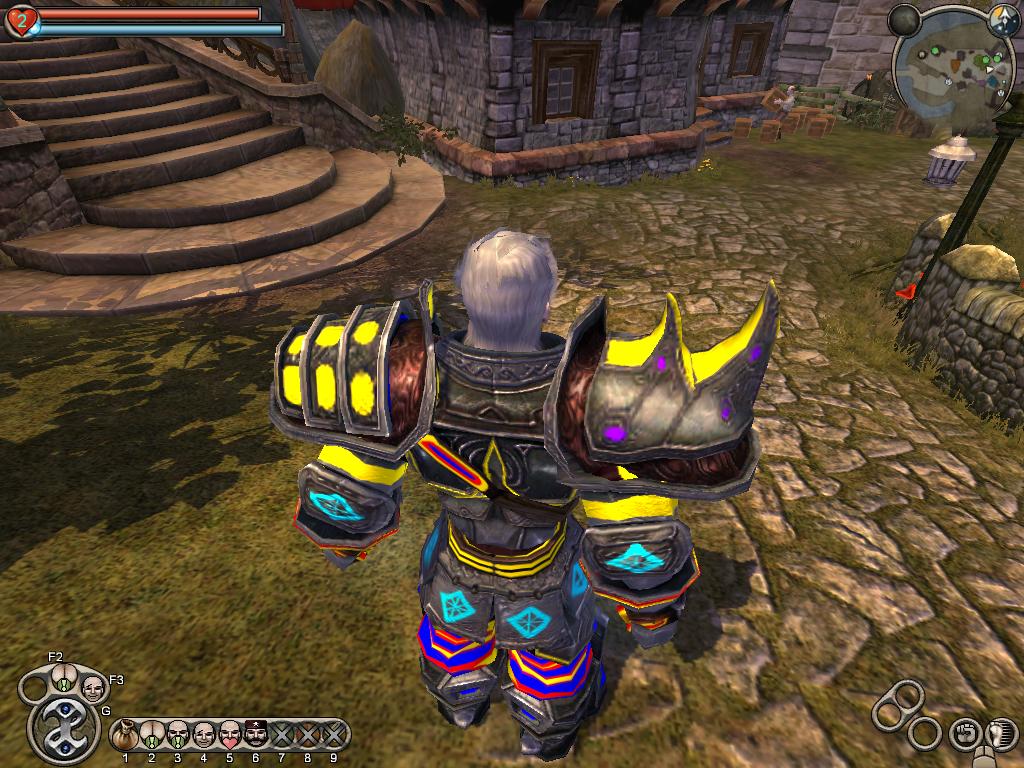Choose the green masked face in slot 3
This screenshot has width=1024, height=768.
click(177, 736)
